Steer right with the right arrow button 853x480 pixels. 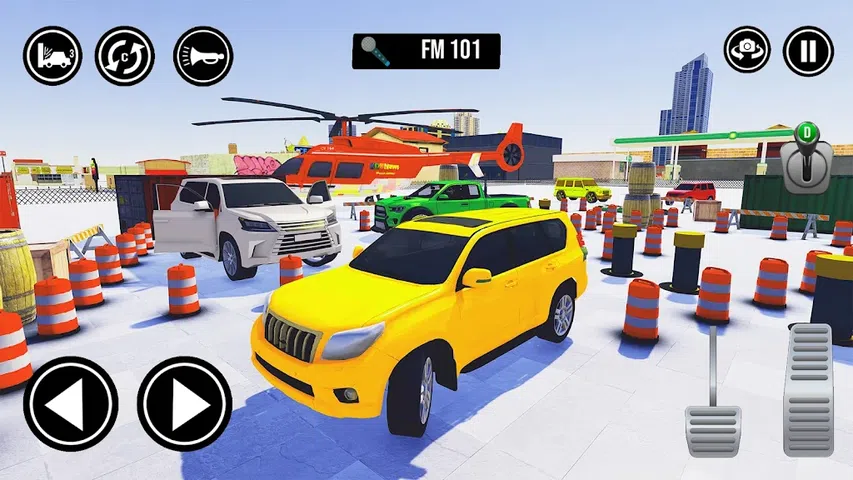pyautogui.click(x=185, y=403)
